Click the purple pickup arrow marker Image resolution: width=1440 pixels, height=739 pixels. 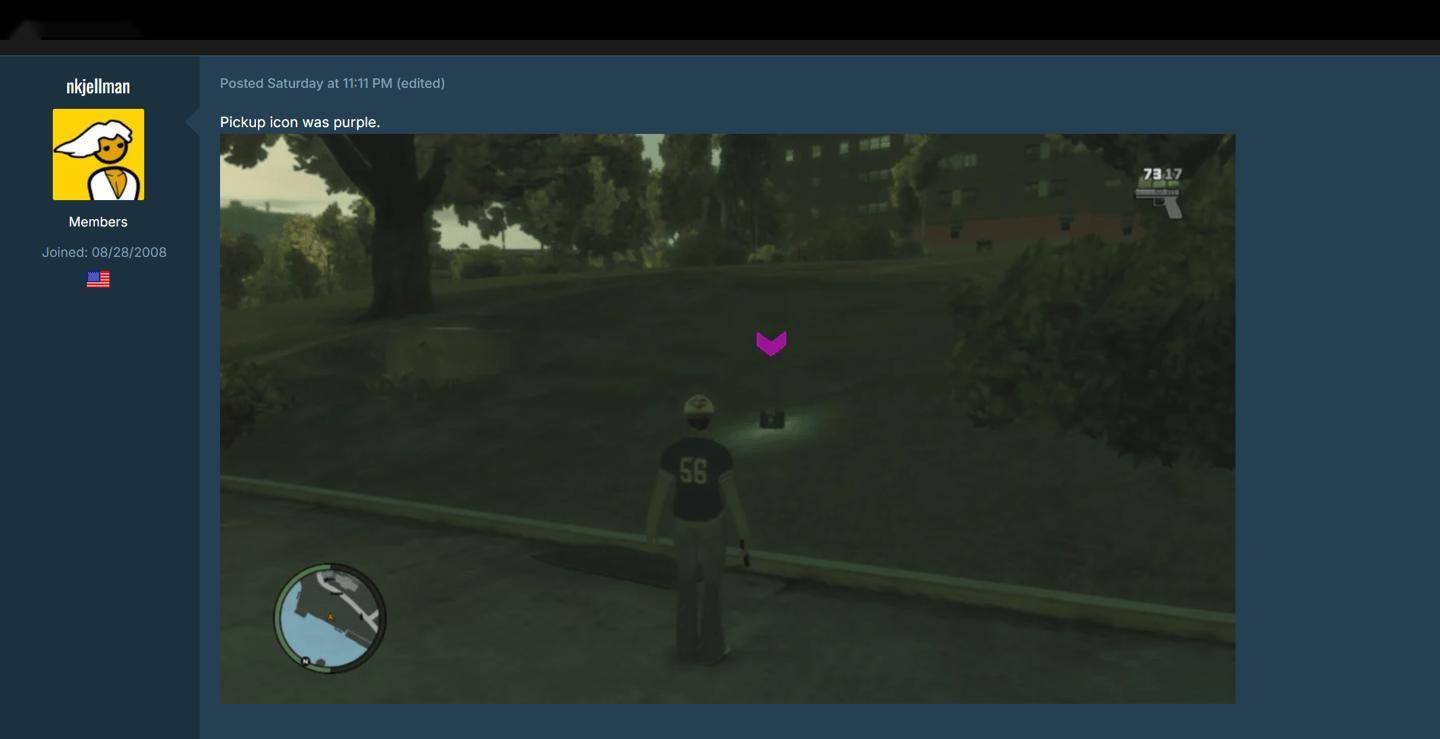[771, 343]
